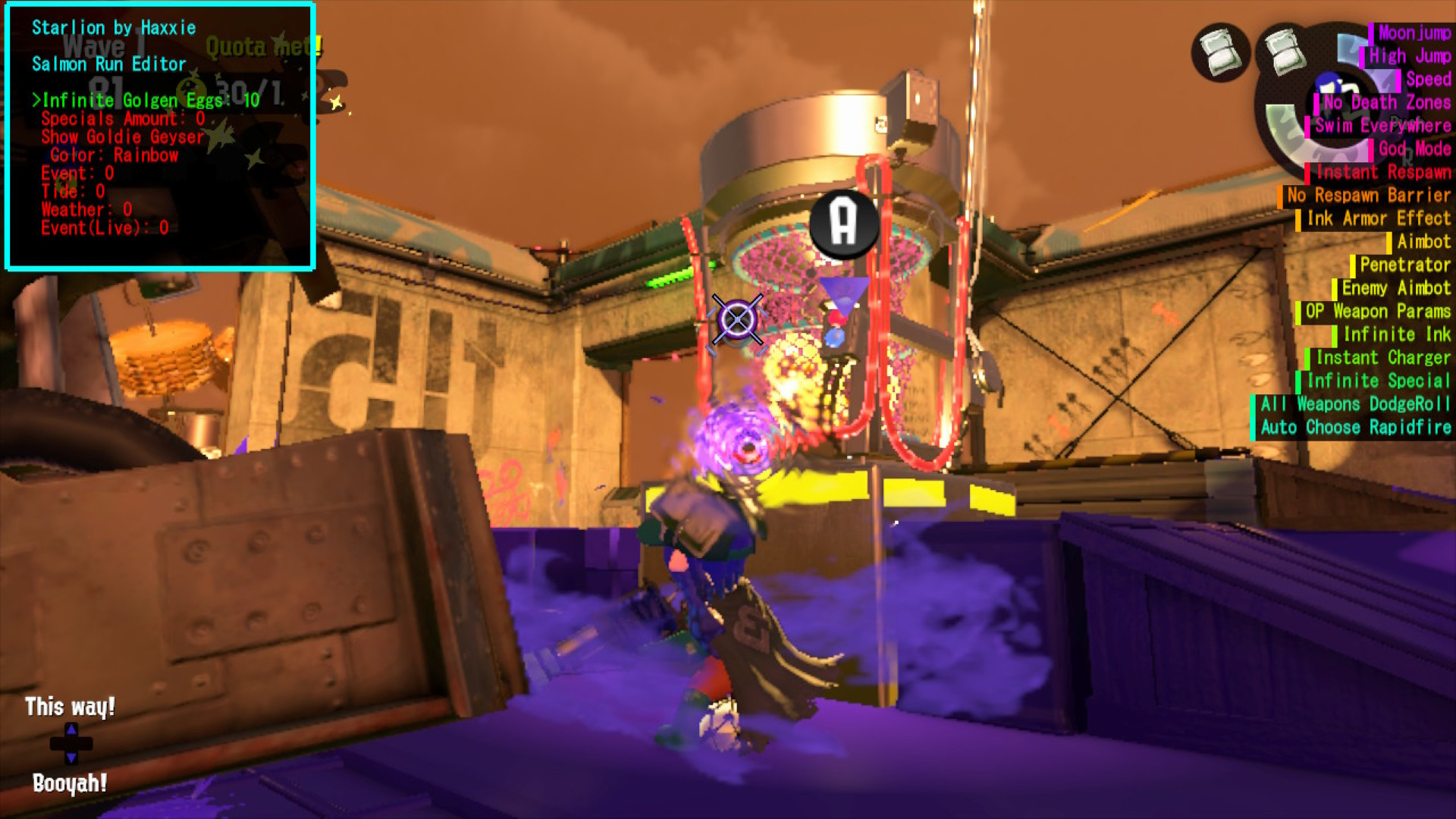The width and height of the screenshot is (1456, 819).
Task: Select the Show Goldie Geyser menu entry
Action: 123,137
